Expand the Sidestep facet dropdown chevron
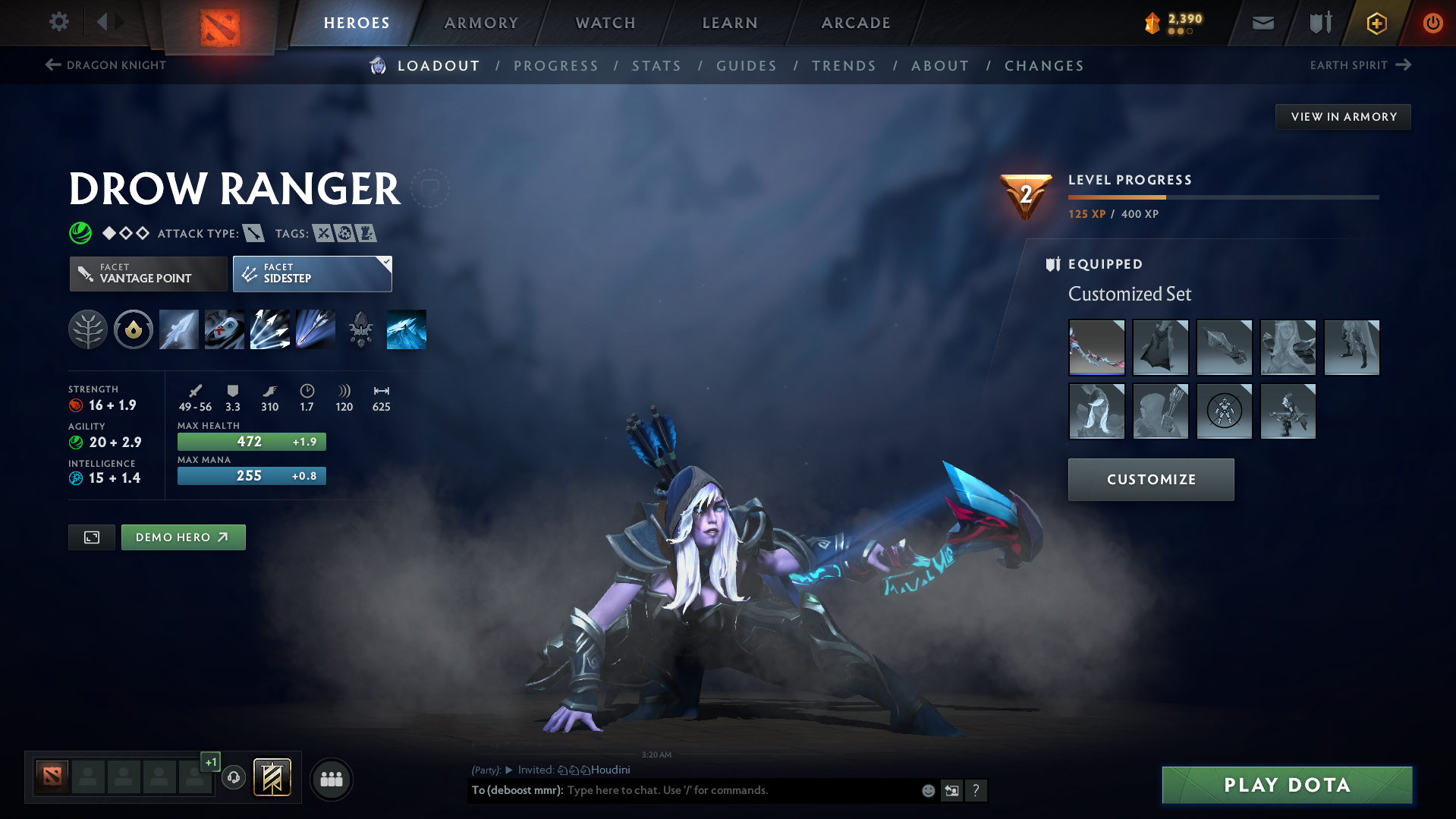The image size is (1456, 819). click(386, 263)
